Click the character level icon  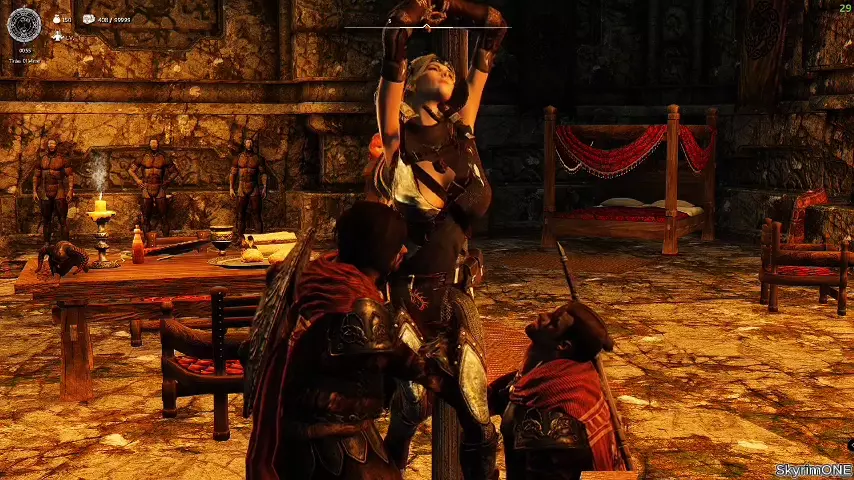[57, 36]
